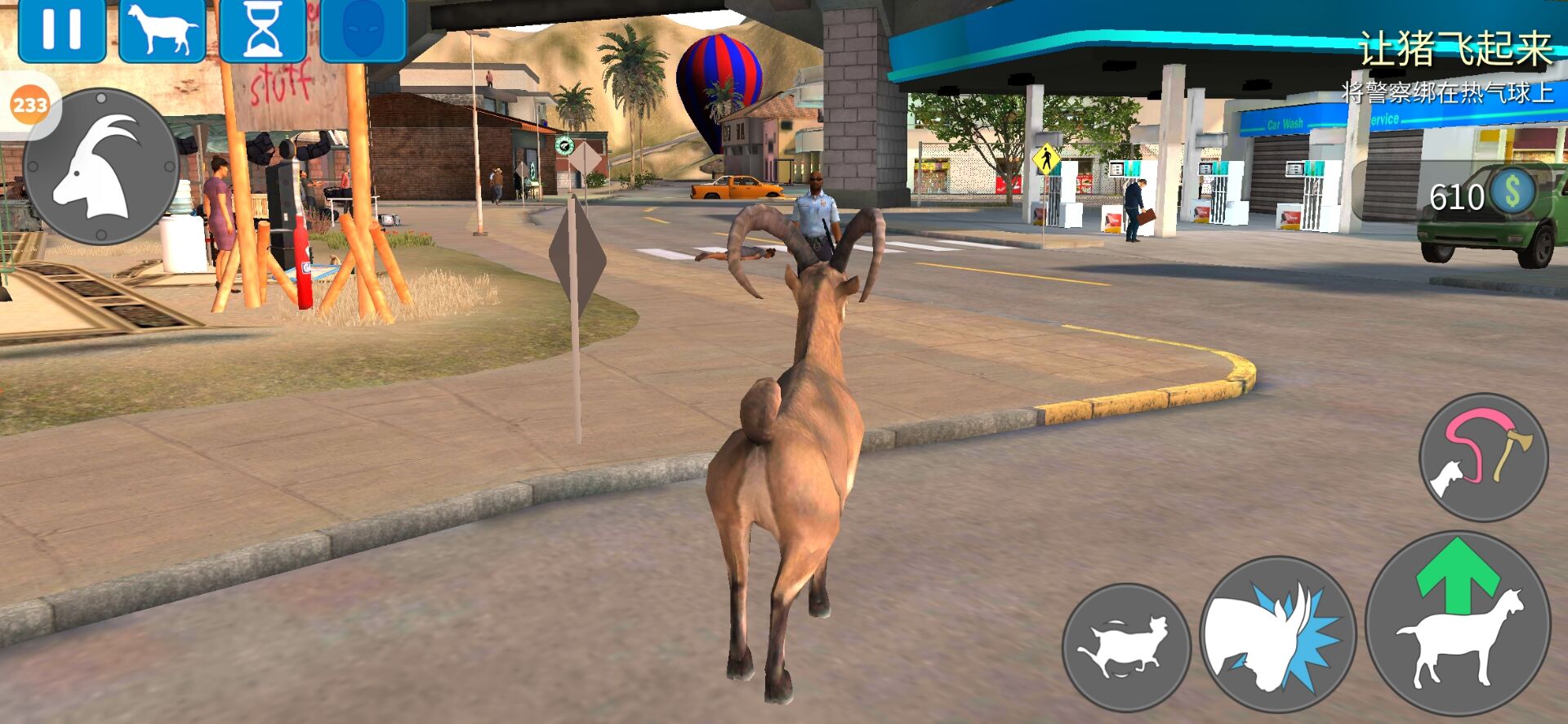This screenshot has width=1568, height=724.
Task: Perform the headbutt attack
Action: [1277, 636]
